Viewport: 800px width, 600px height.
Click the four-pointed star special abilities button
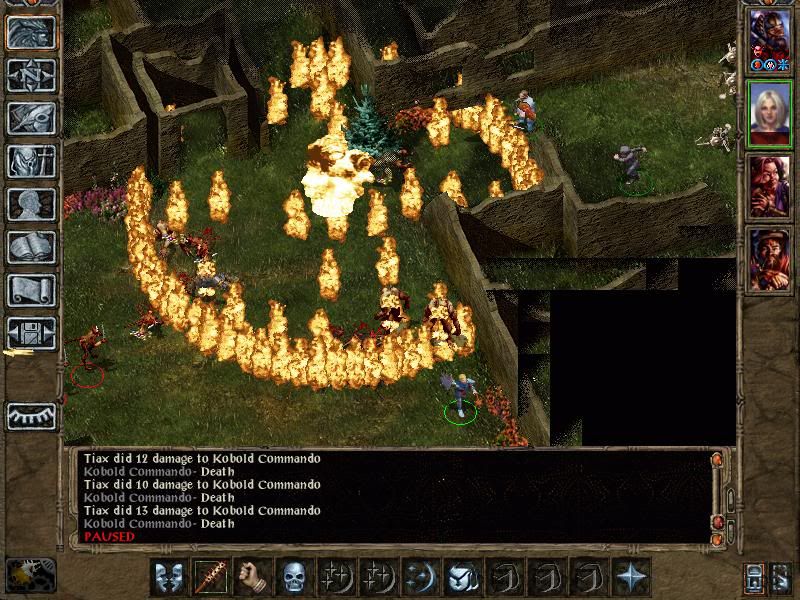coord(631,577)
